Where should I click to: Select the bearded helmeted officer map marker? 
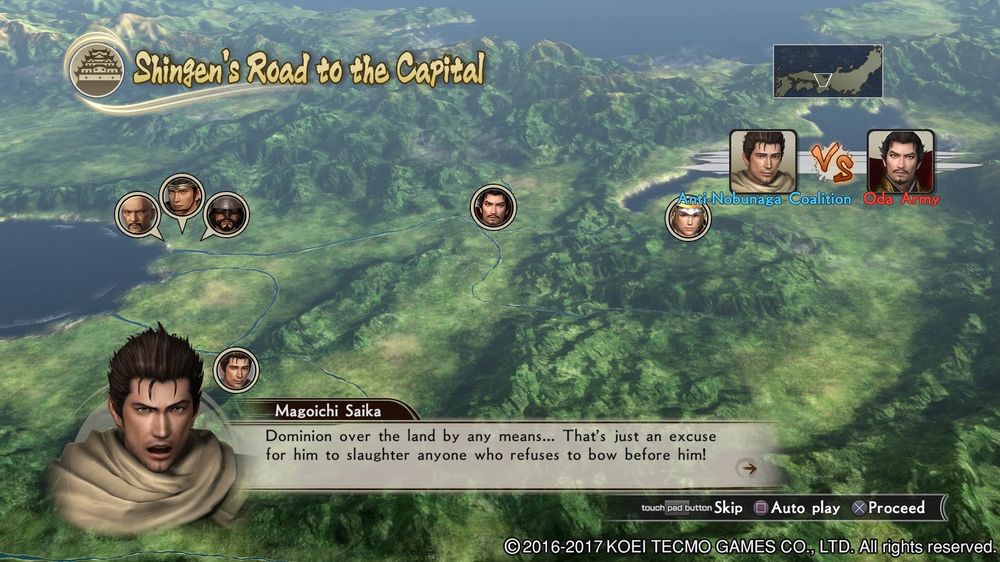point(225,214)
